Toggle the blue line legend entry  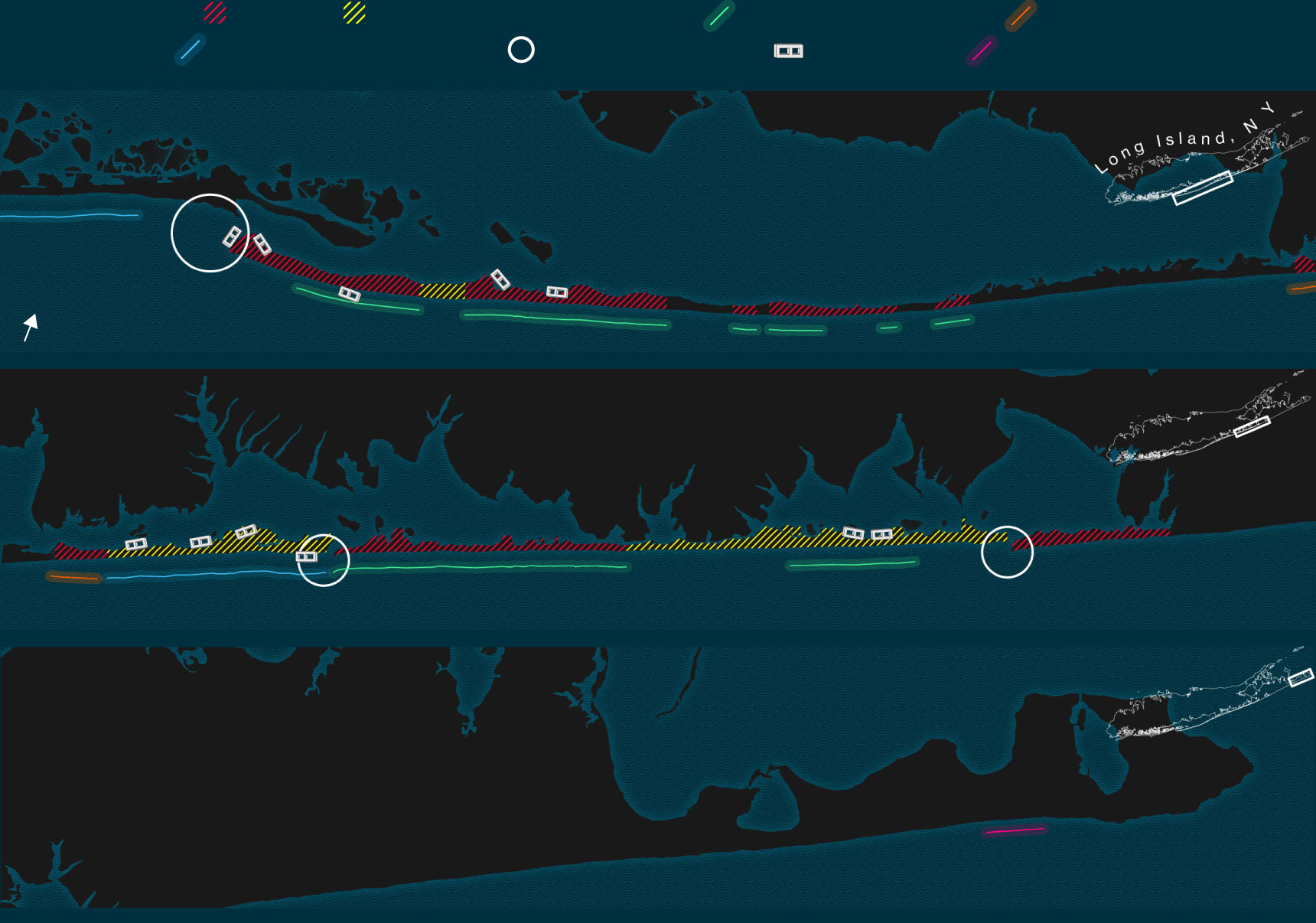point(191,50)
